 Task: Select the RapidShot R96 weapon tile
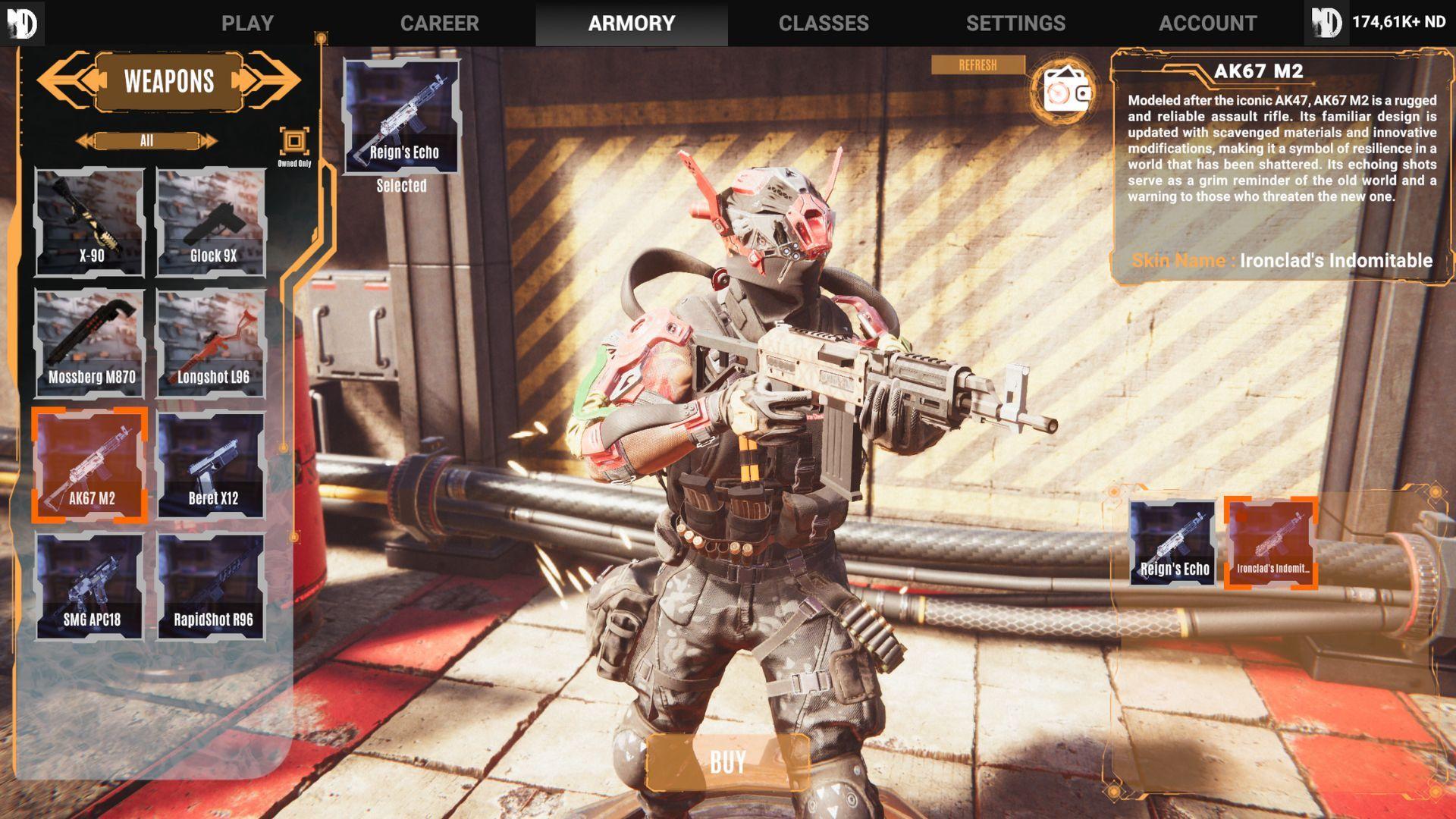click(x=212, y=587)
